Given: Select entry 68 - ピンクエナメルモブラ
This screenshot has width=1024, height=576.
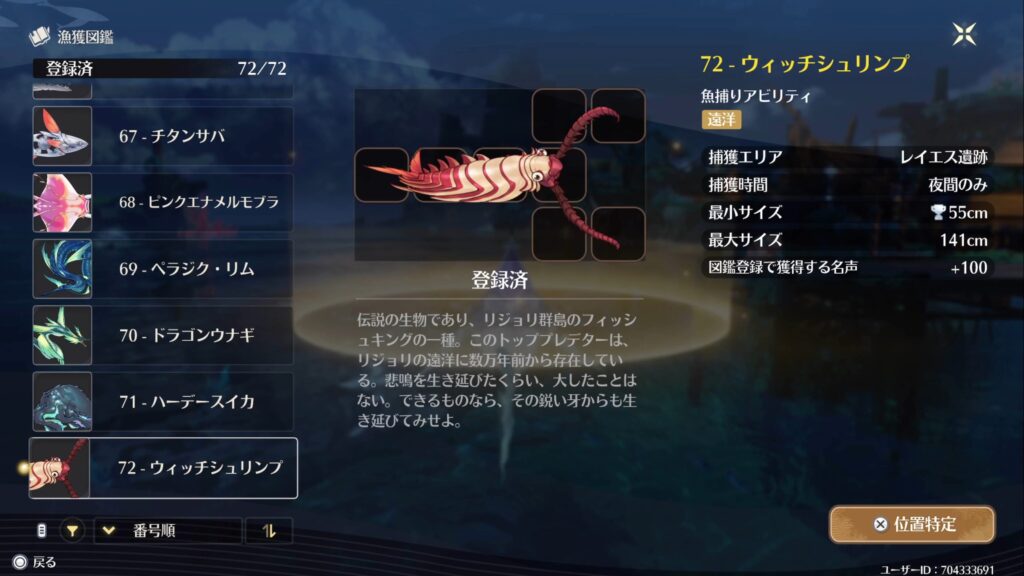Looking at the screenshot, I should click(163, 202).
